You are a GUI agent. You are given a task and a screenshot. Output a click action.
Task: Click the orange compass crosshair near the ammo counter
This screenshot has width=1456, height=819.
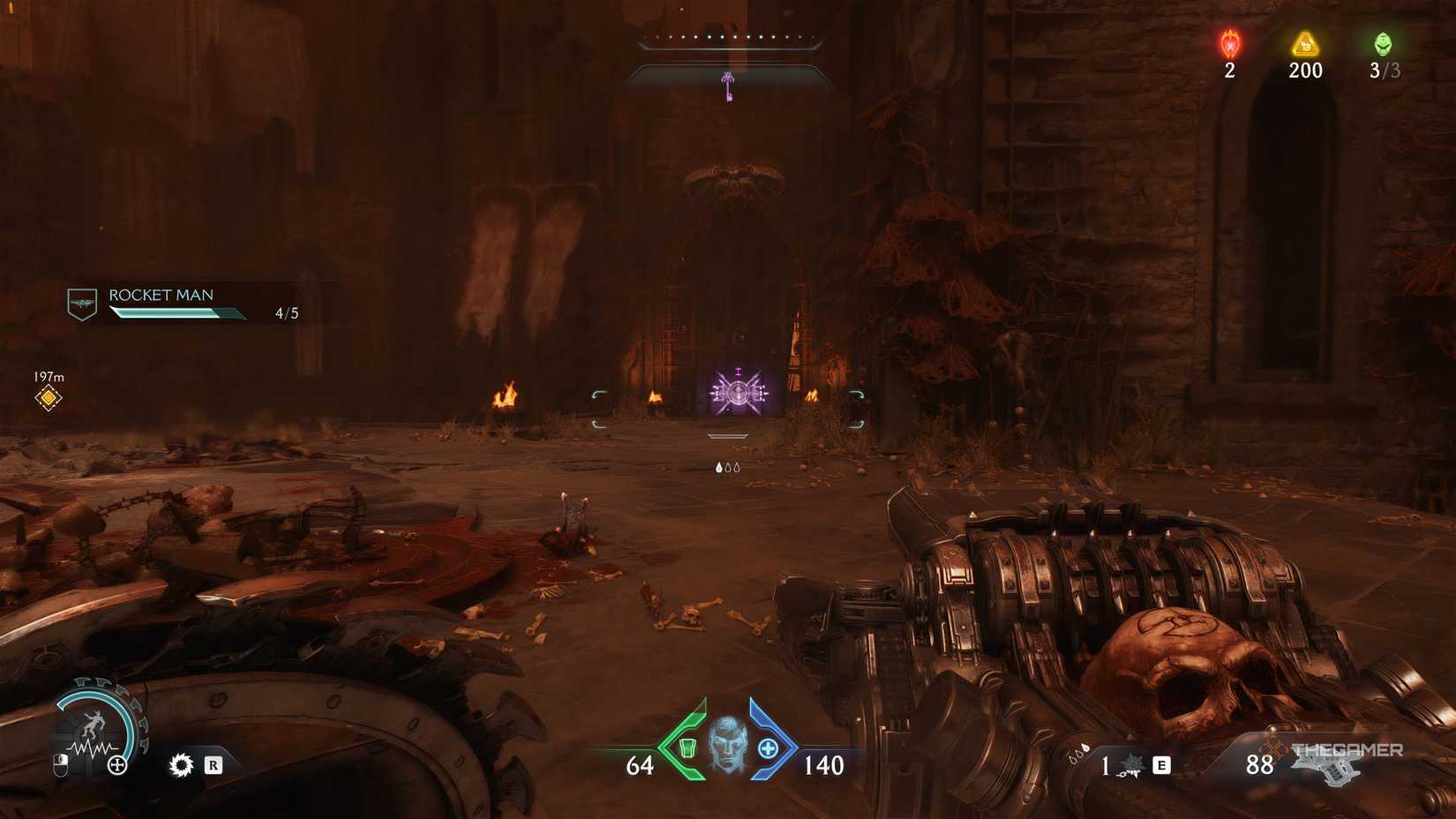pyautogui.click(x=1272, y=748)
